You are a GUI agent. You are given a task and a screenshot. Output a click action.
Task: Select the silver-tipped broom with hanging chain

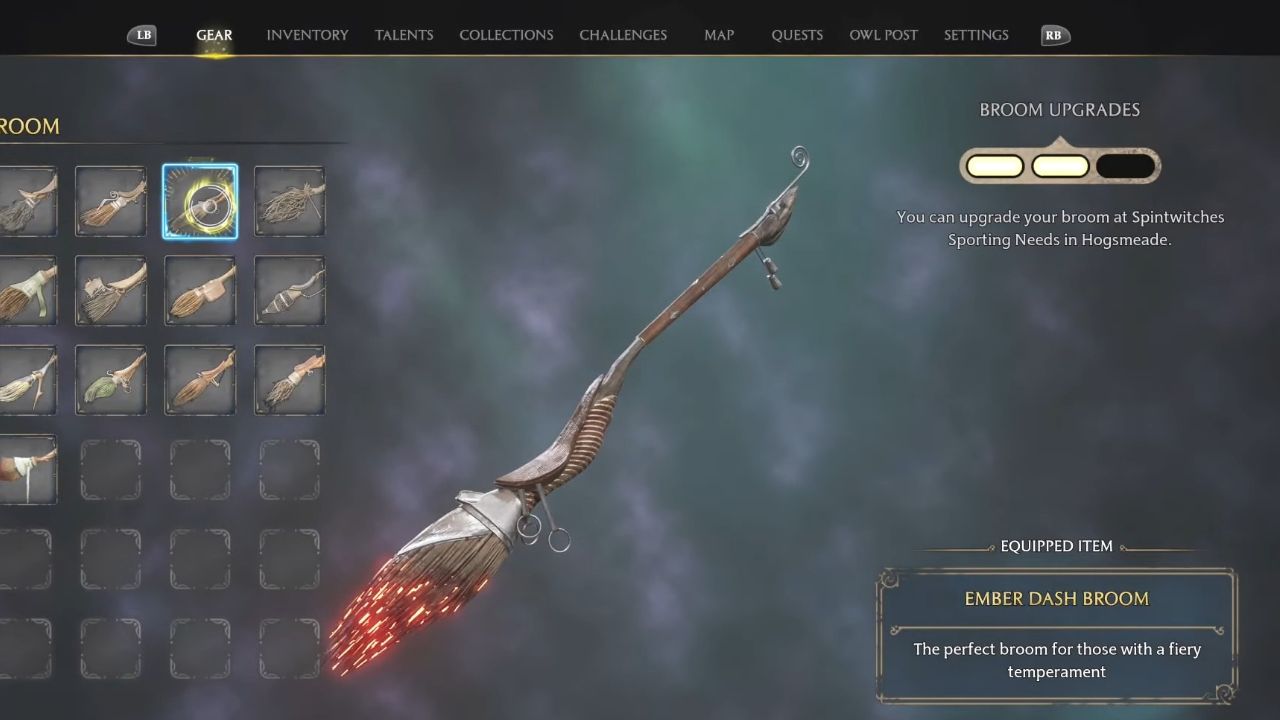point(289,291)
